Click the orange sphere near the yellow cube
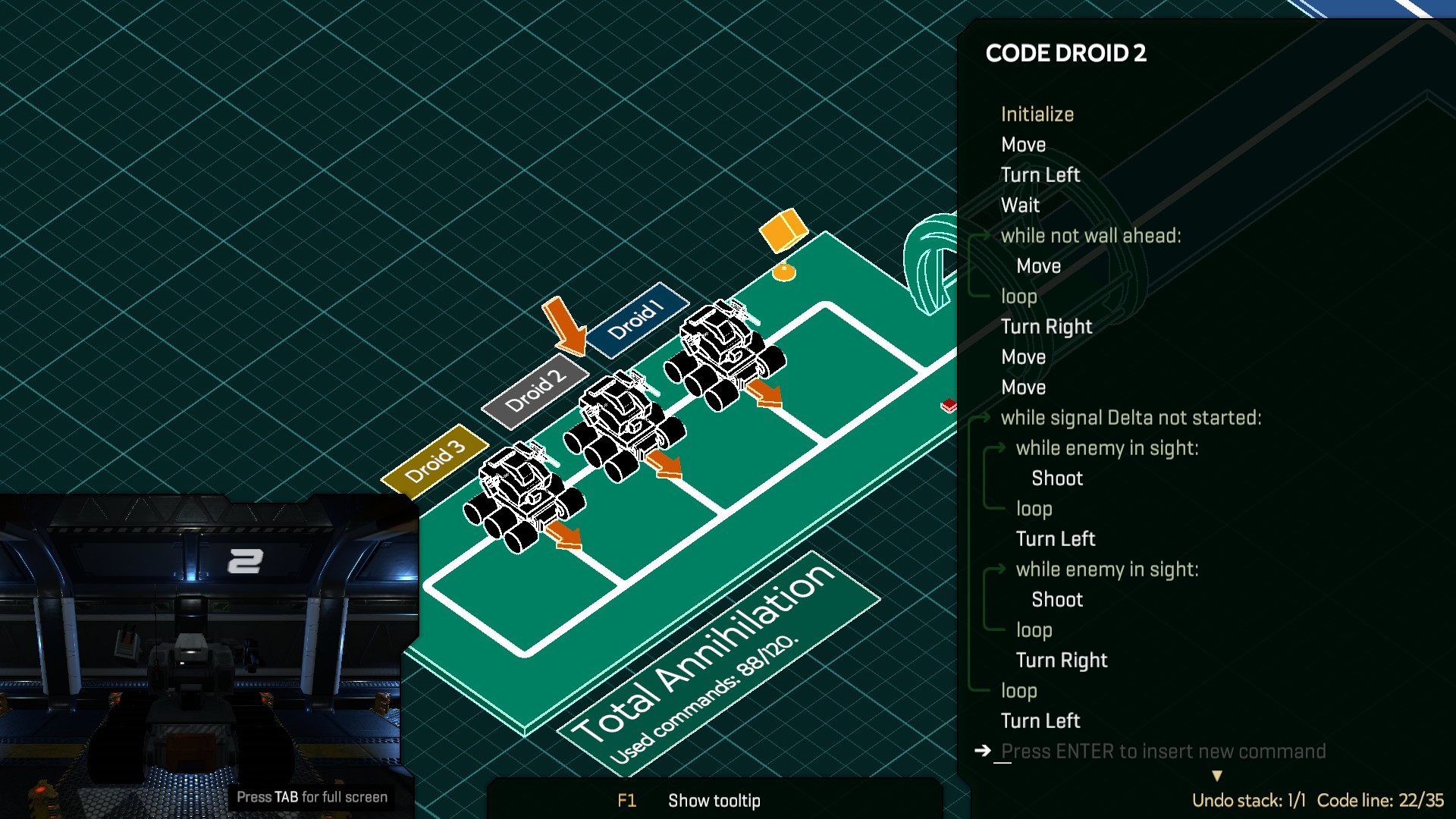This screenshot has width=1456, height=819. 784,271
